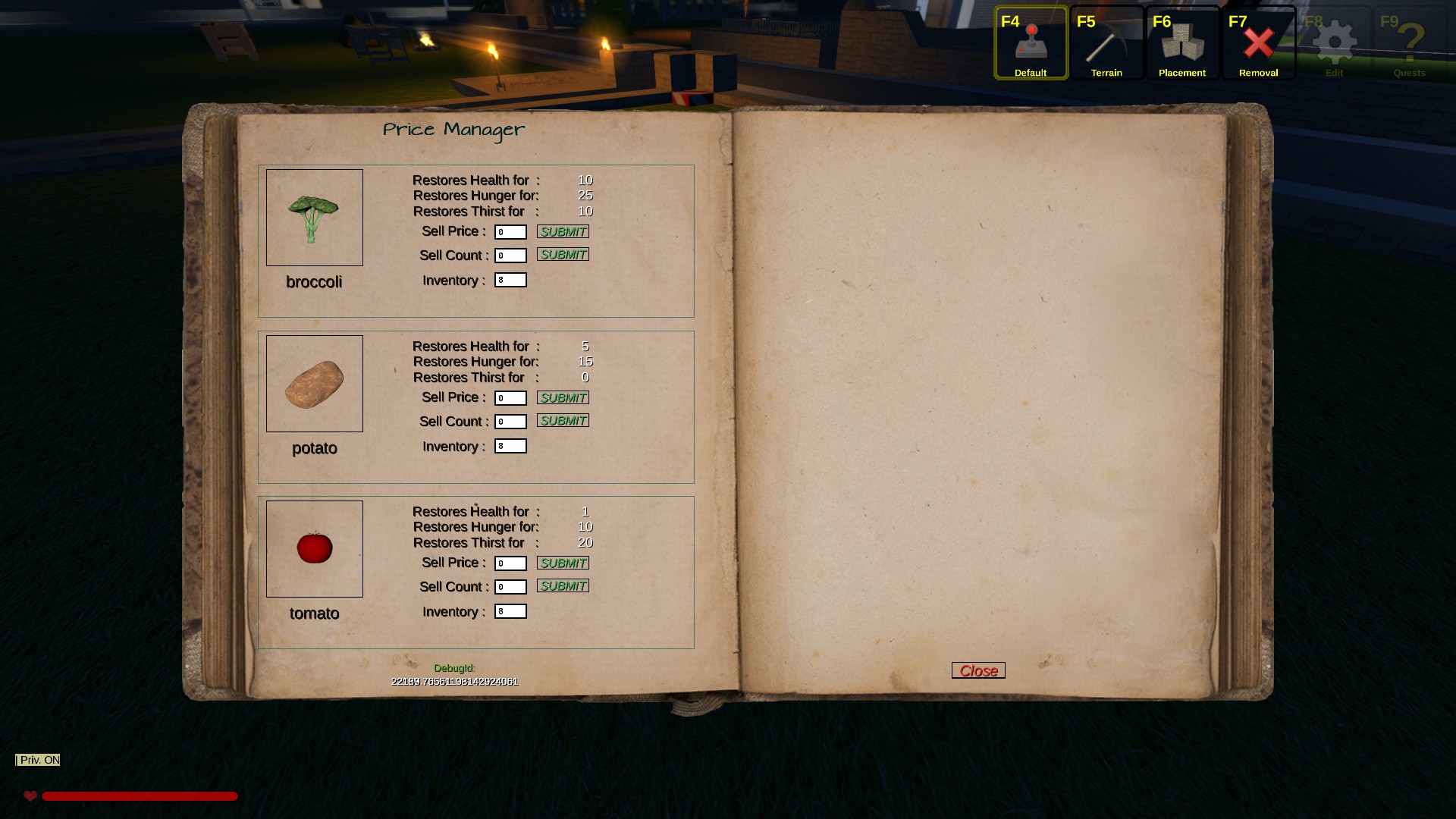
Task: Select the F4 Default mode
Action: click(1031, 43)
